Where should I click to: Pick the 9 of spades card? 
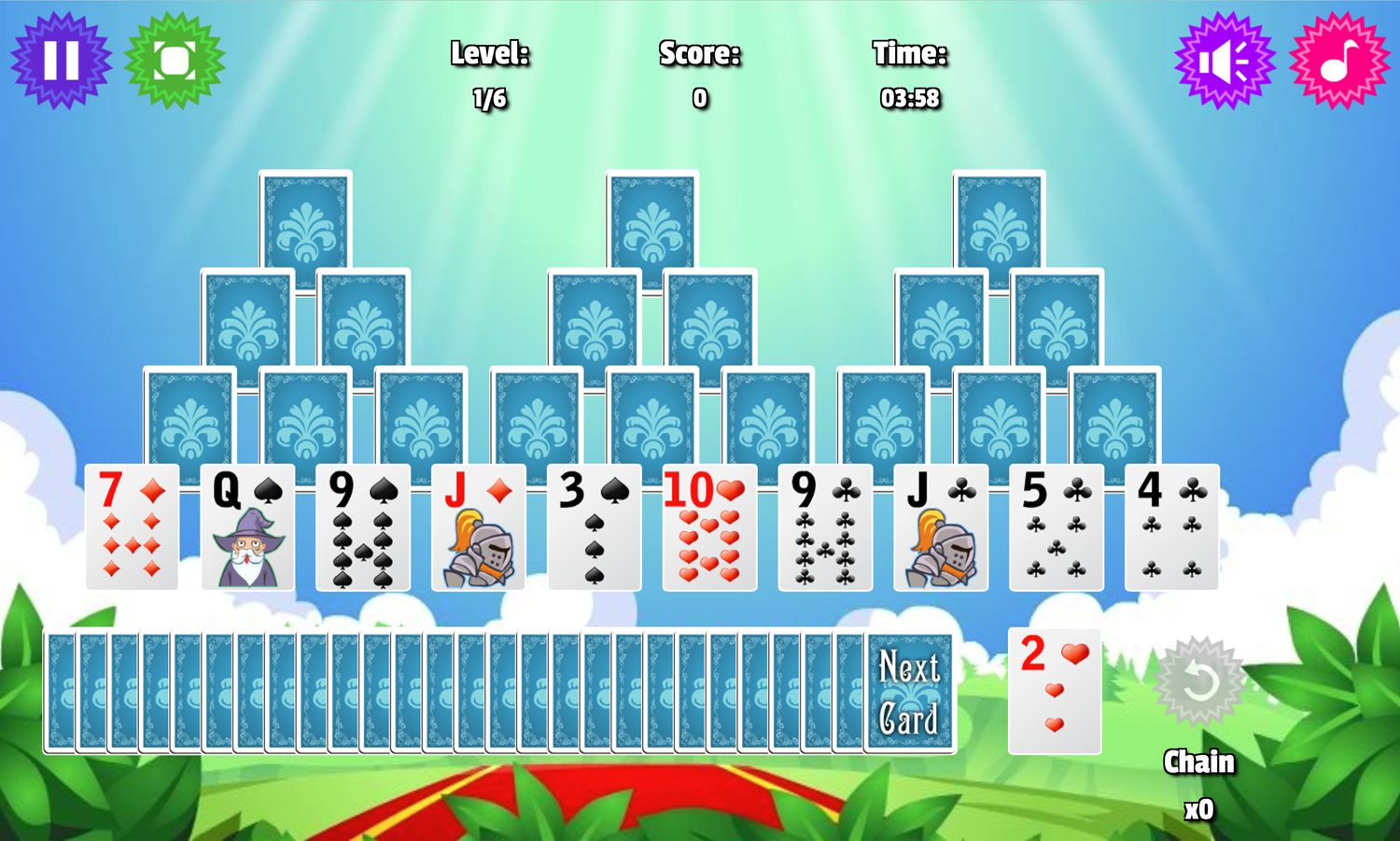coord(362,527)
